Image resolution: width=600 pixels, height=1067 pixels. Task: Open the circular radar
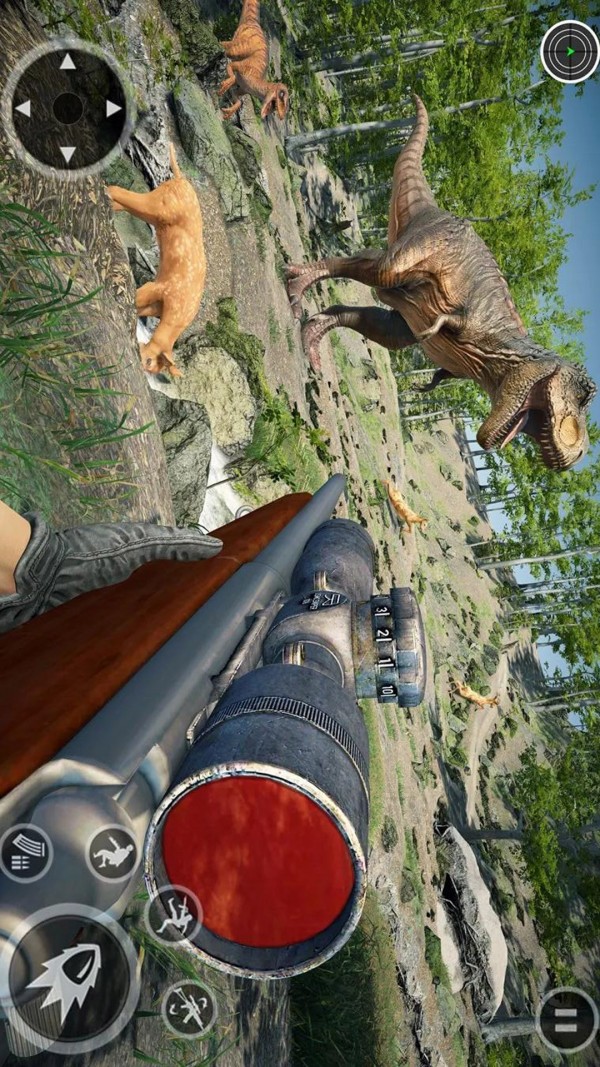(x=569, y=51)
